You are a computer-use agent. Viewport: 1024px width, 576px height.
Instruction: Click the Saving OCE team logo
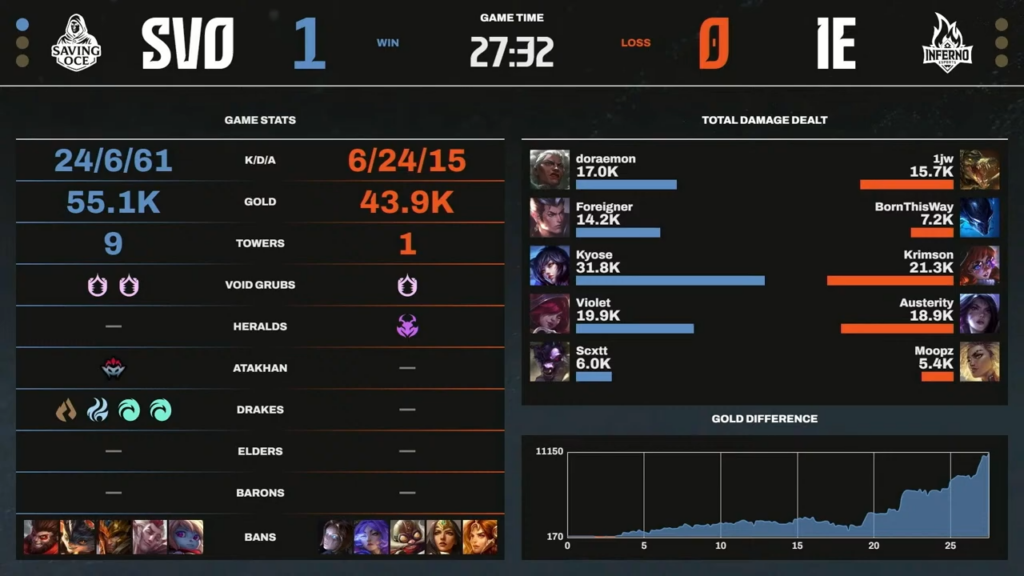[x=76, y=42]
